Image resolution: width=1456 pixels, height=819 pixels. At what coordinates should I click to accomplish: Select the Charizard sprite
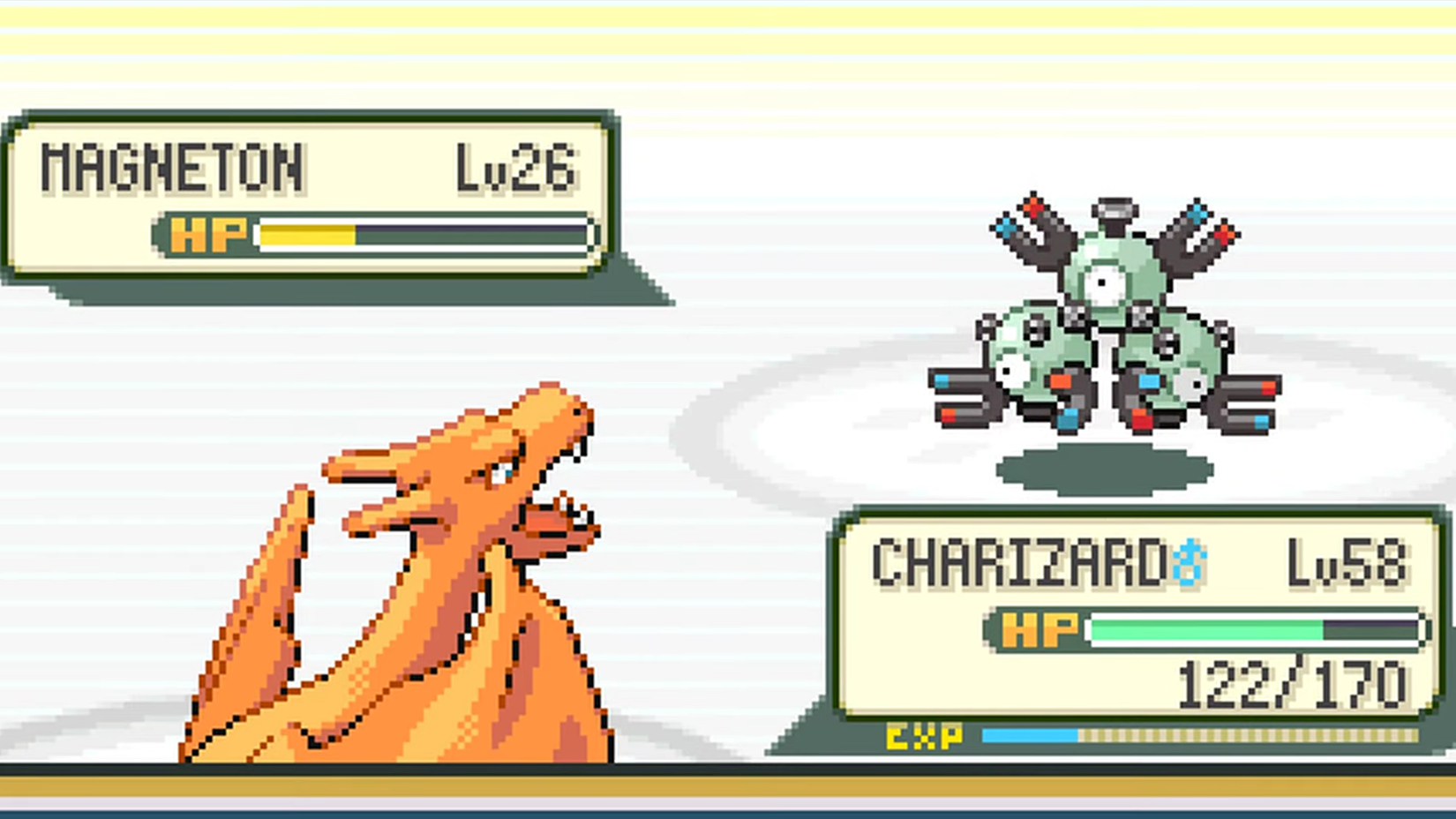pyautogui.click(x=397, y=574)
